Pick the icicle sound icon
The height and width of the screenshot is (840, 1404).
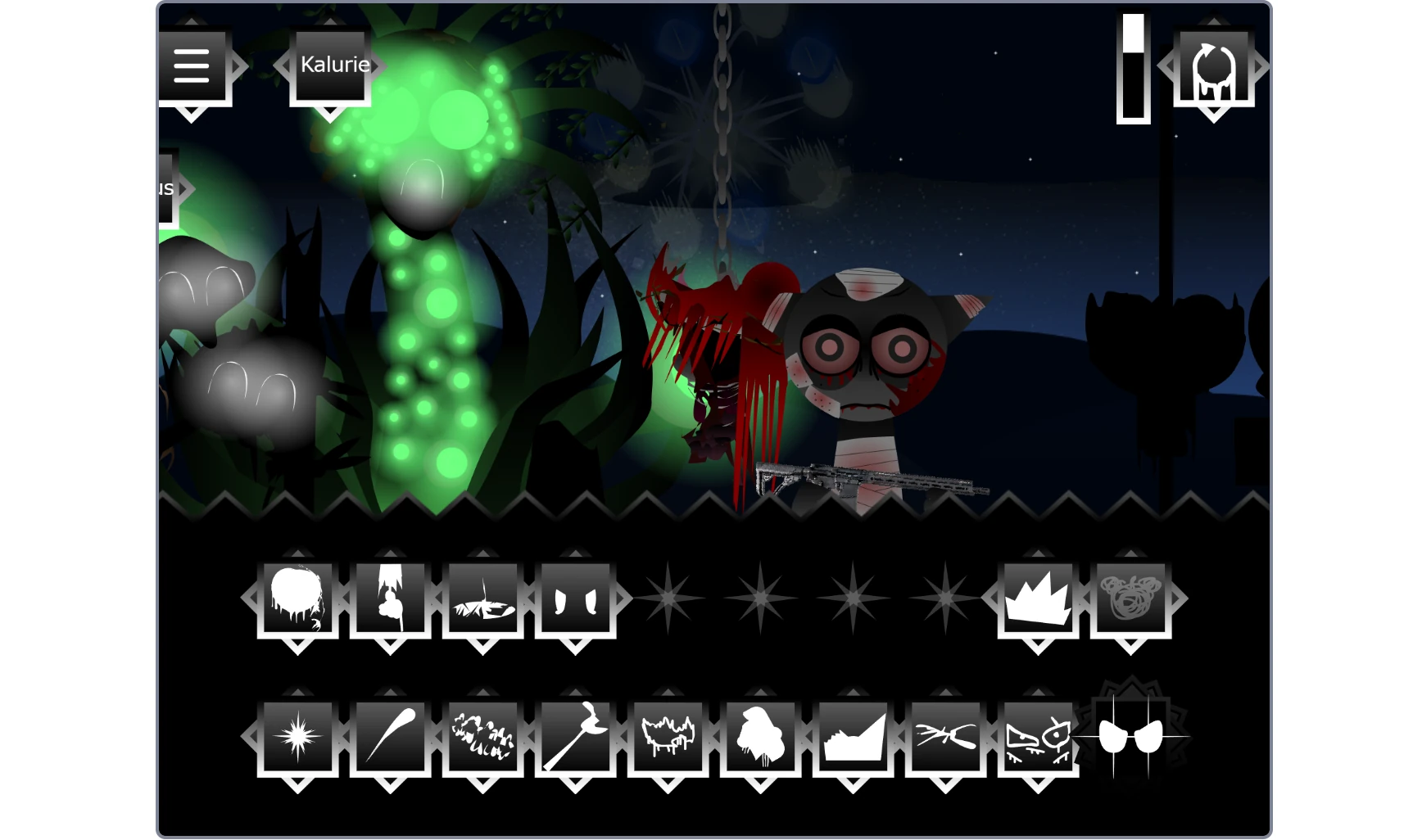click(392, 737)
